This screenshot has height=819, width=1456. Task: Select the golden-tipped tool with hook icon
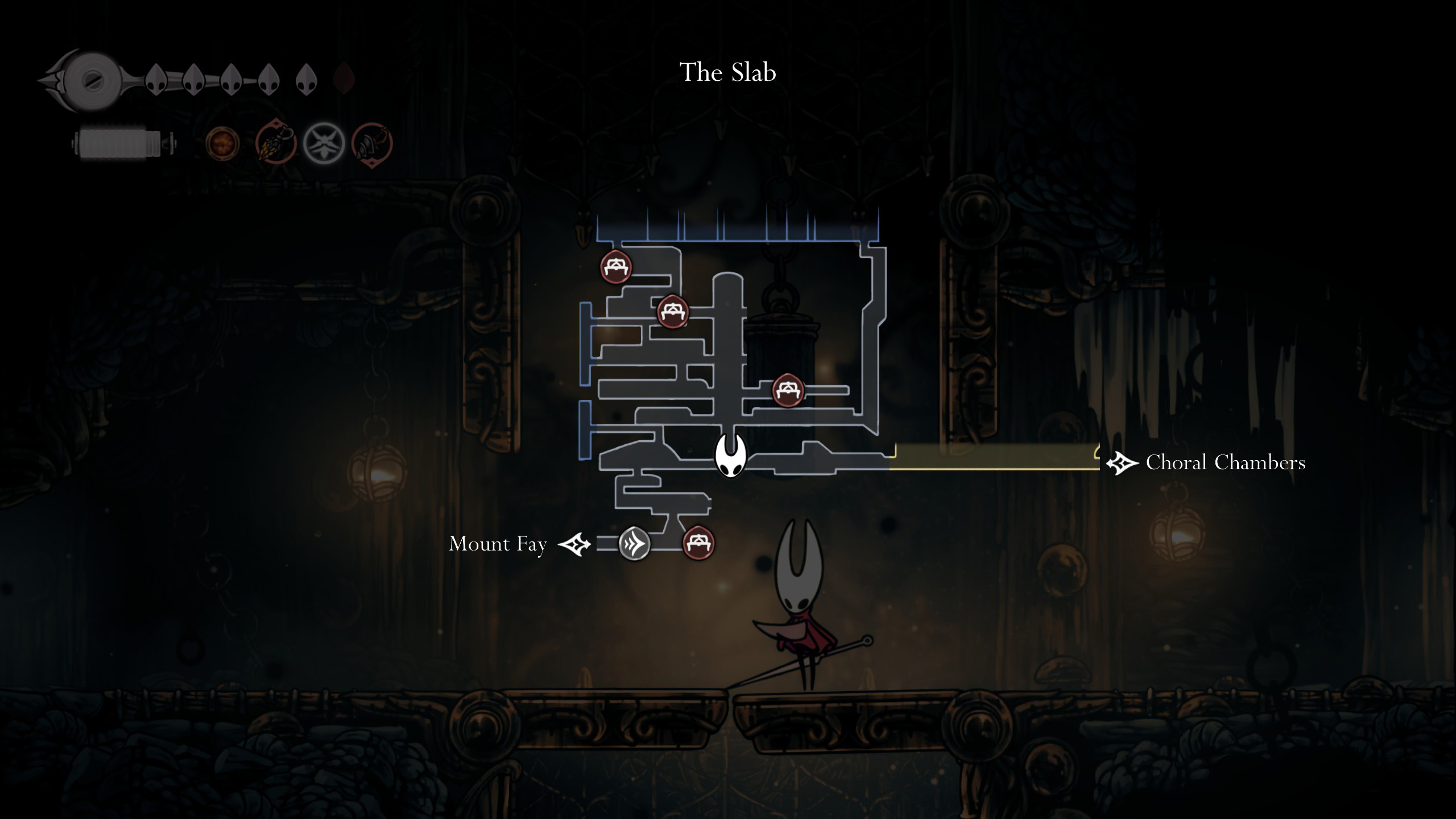click(276, 143)
